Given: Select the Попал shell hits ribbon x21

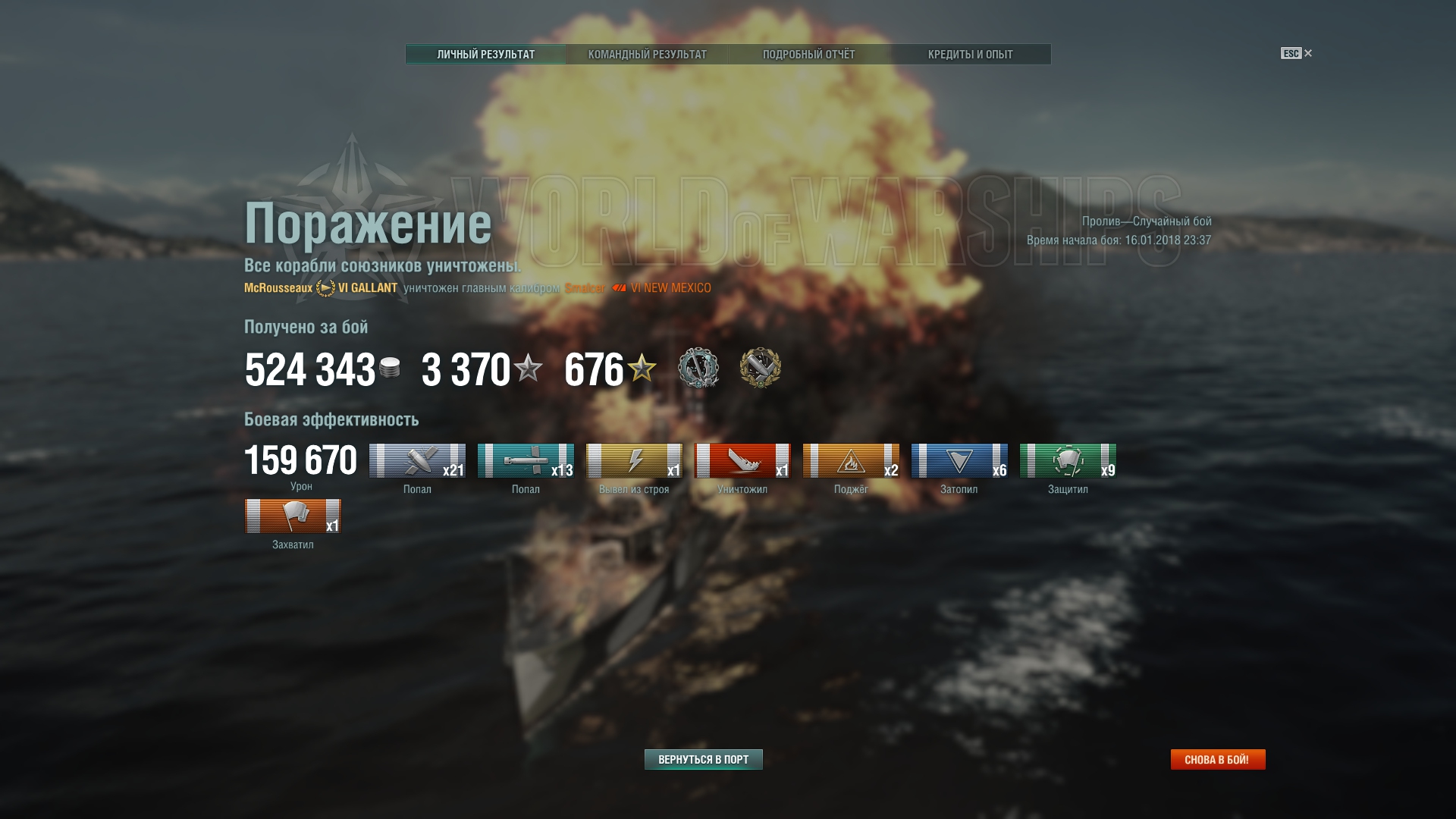Looking at the screenshot, I should tap(417, 461).
